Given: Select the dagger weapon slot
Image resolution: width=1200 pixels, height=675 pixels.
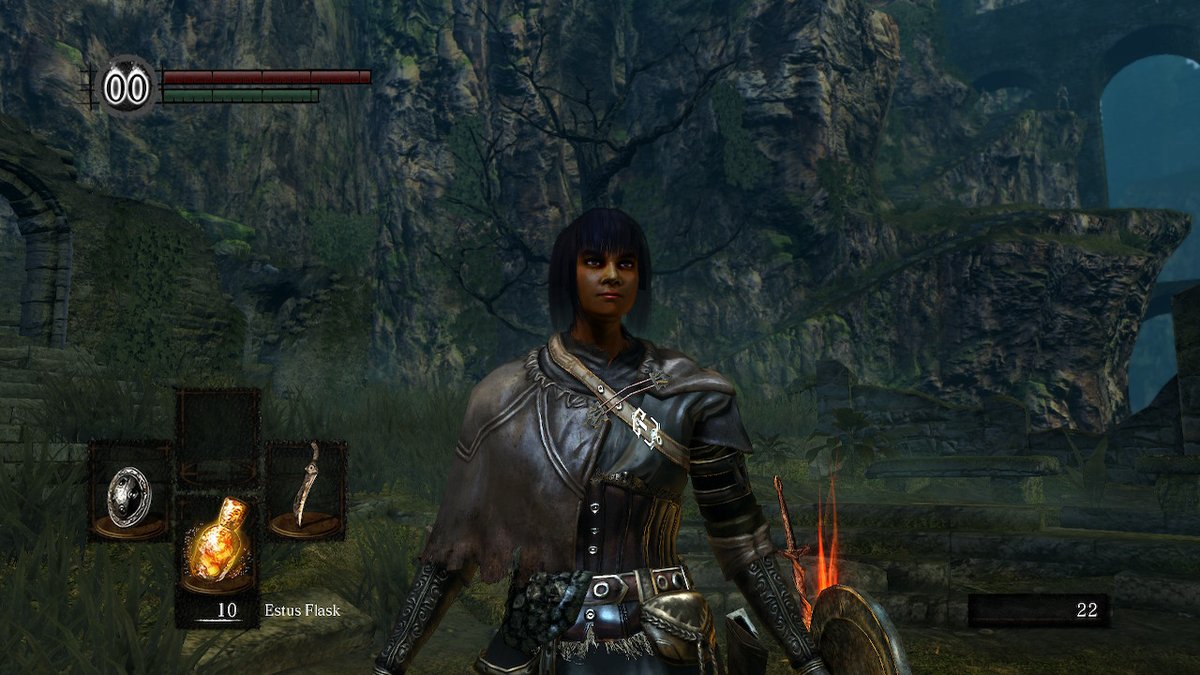Looking at the screenshot, I should [x=306, y=490].
